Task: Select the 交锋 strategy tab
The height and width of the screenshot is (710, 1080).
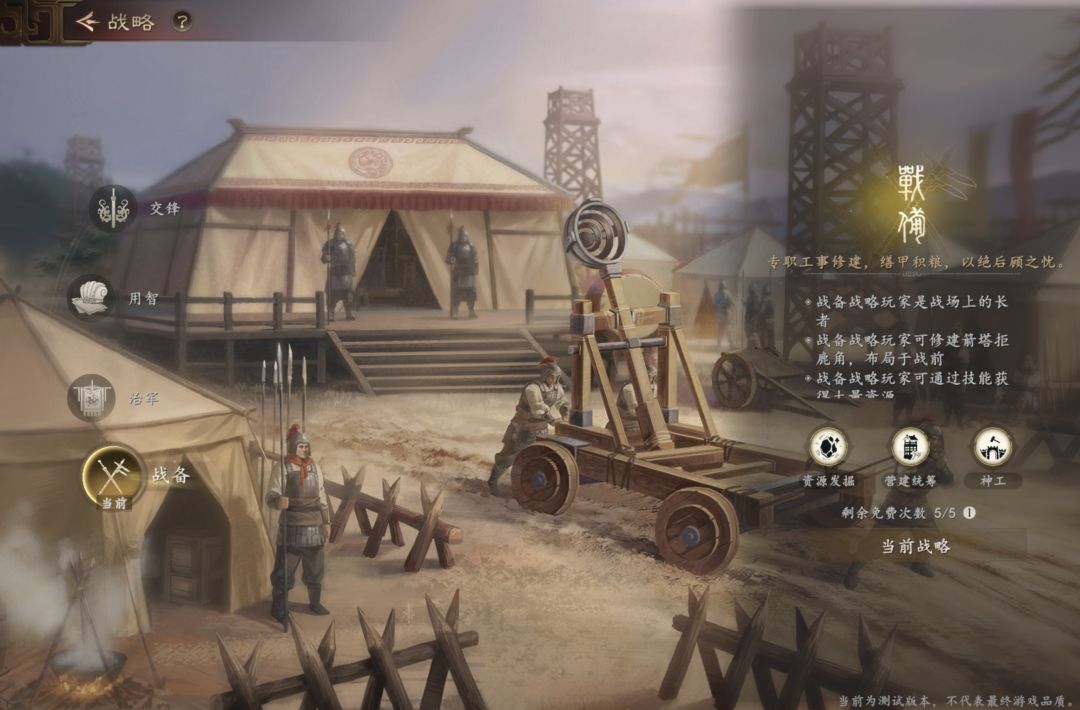Action: [x=113, y=209]
